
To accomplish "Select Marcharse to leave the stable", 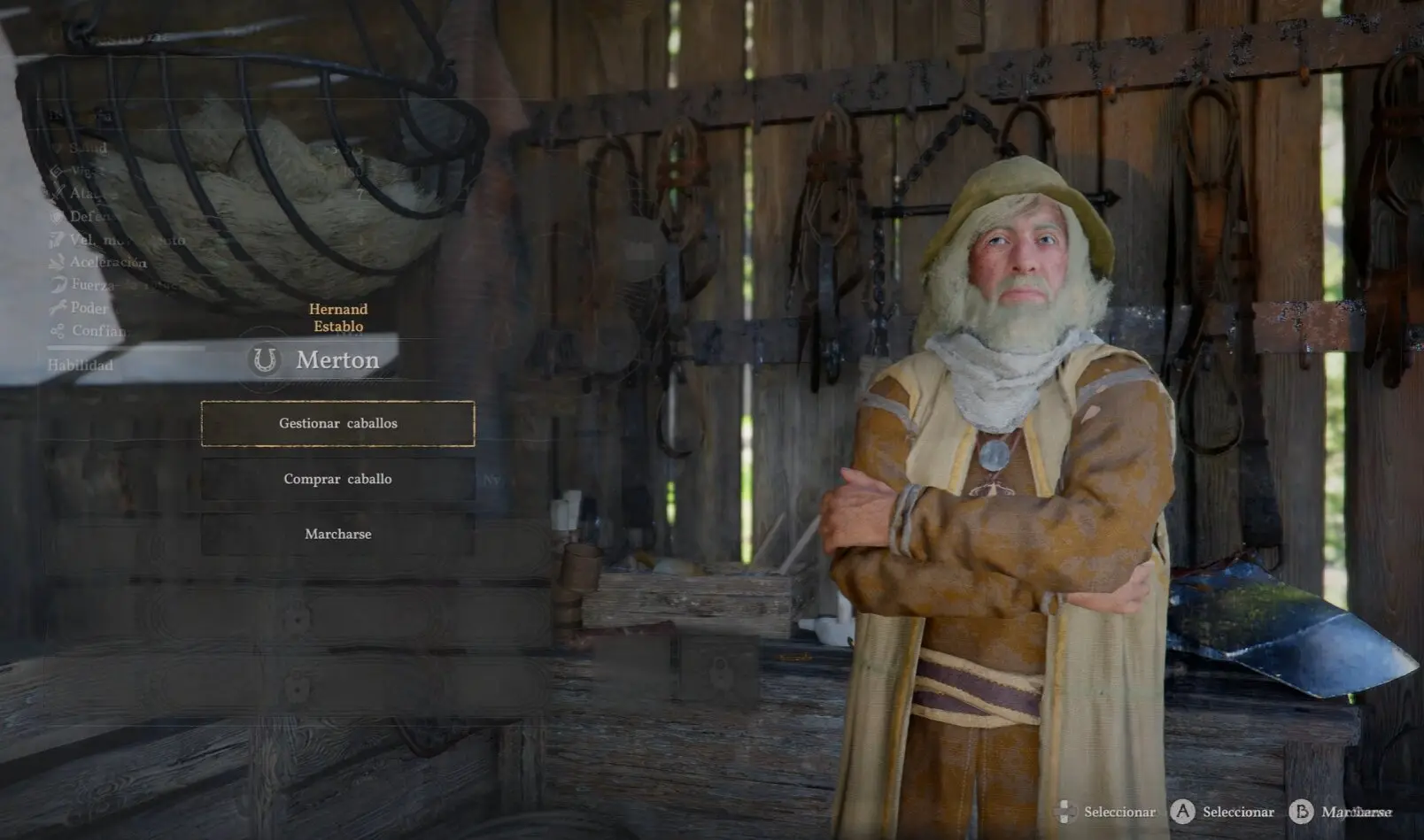I will (x=337, y=534).
